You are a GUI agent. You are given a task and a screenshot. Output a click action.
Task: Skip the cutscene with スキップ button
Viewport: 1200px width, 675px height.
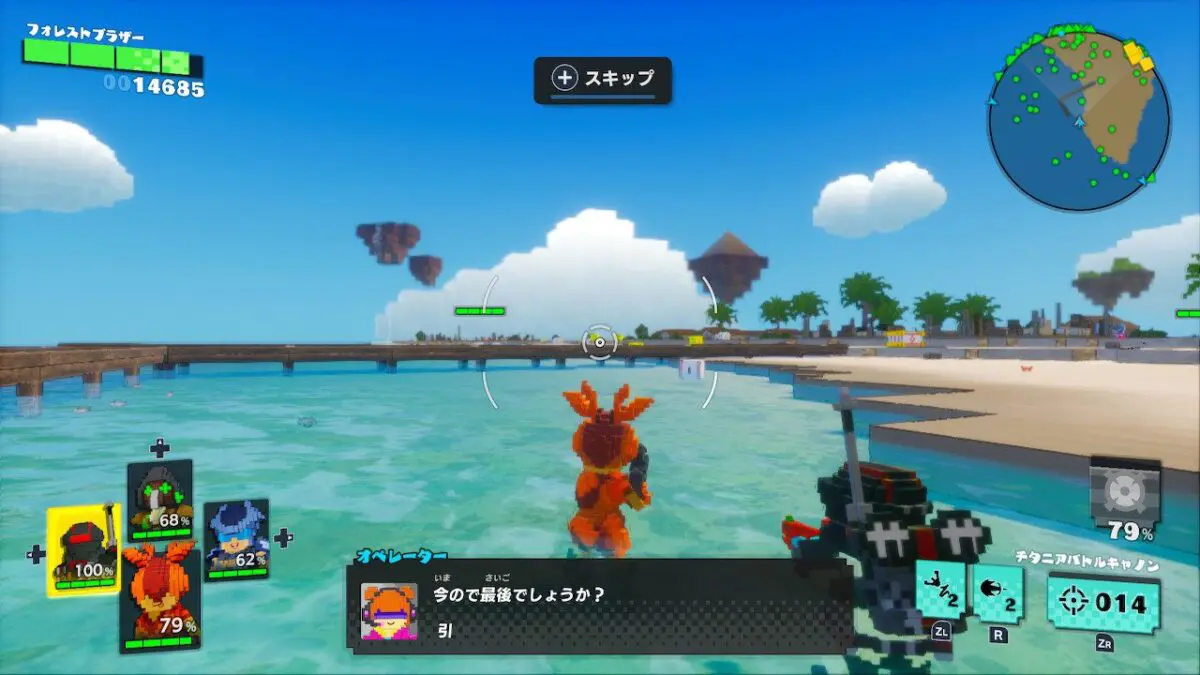coord(602,79)
